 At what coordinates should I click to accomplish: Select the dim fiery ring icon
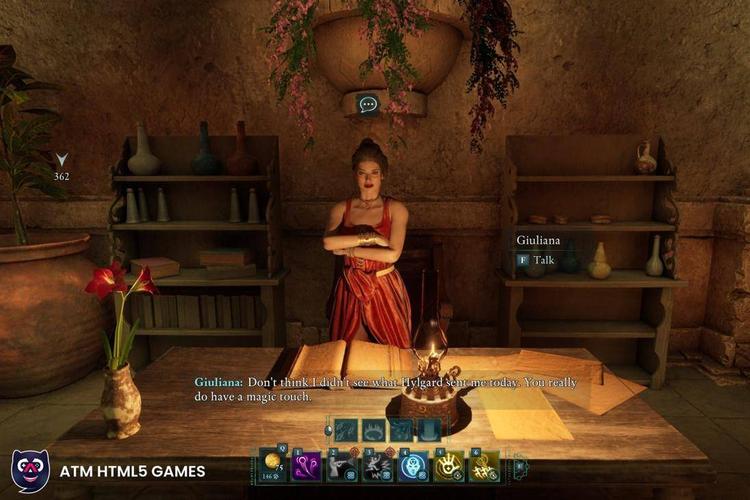point(374,430)
